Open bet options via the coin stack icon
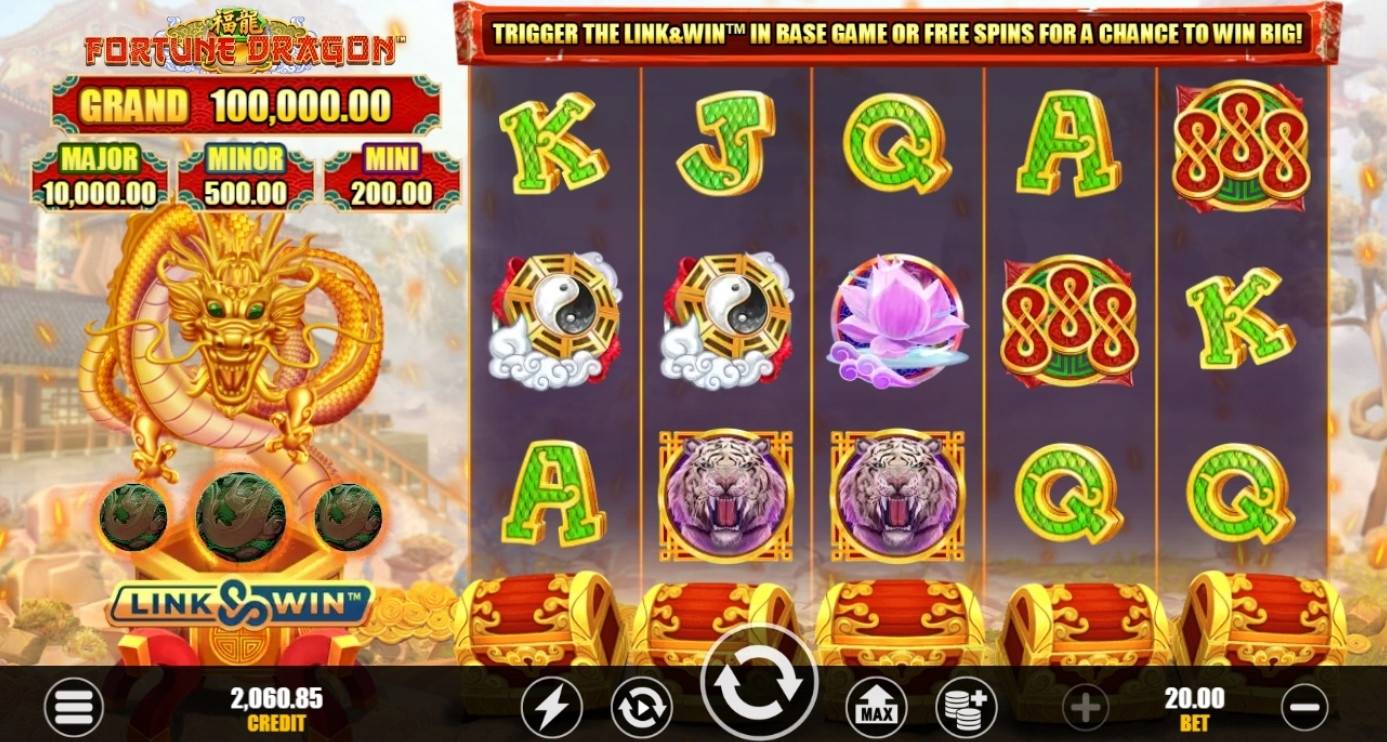 [964, 707]
